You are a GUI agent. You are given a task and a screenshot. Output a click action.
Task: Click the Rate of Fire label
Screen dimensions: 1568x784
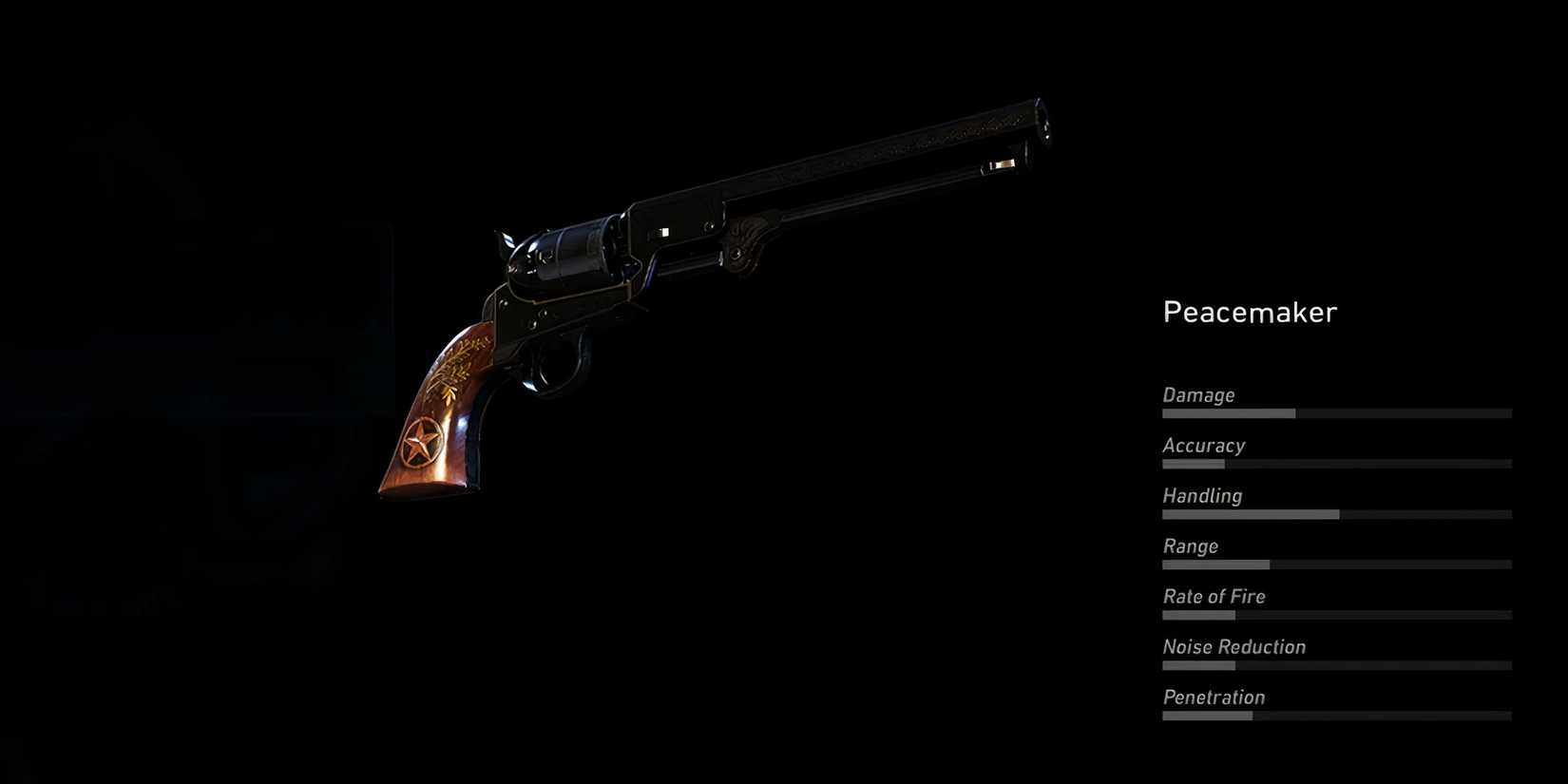1214,596
